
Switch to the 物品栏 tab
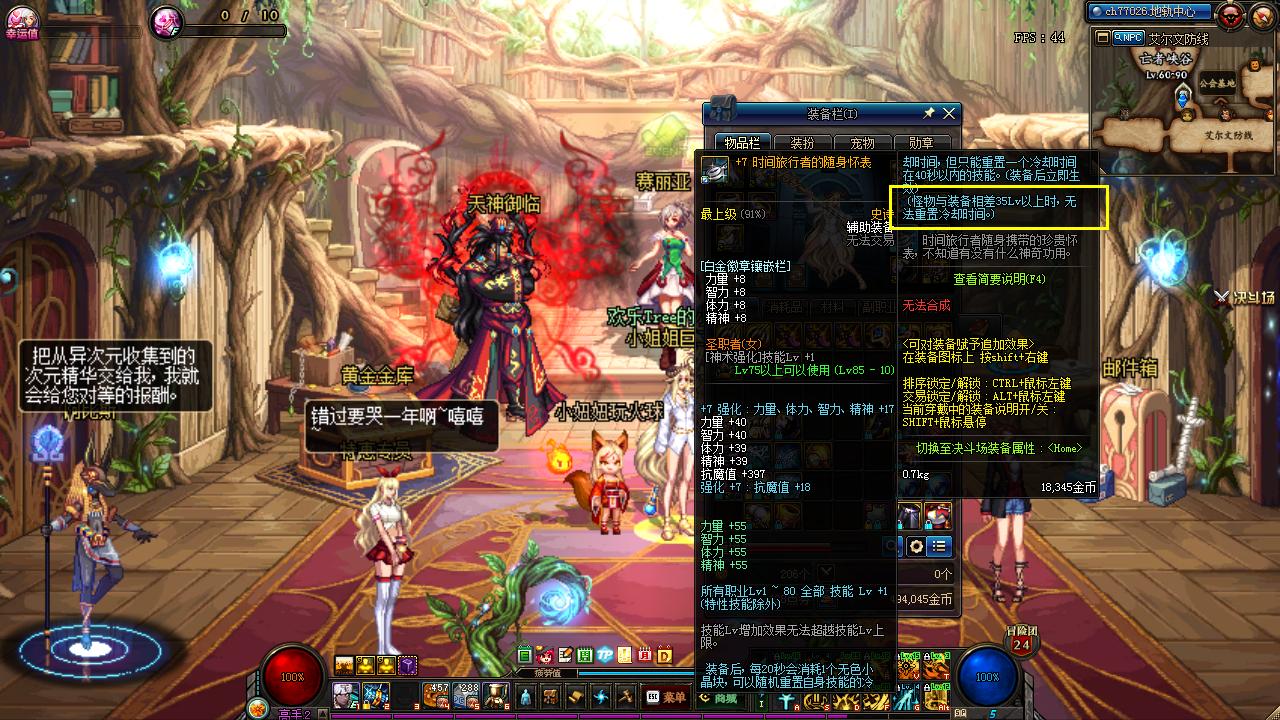click(x=742, y=143)
